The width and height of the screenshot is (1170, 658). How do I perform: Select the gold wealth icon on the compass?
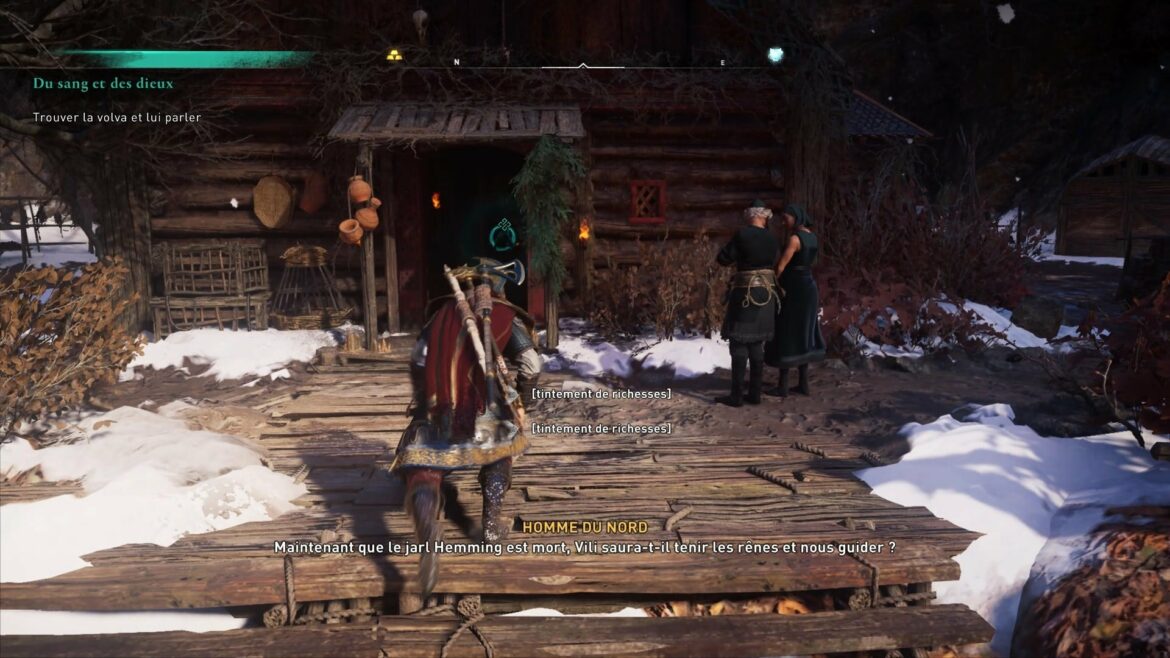coord(394,55)
